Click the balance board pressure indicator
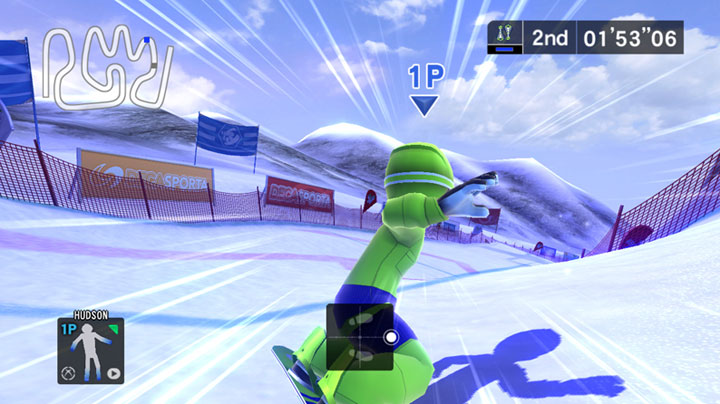Viewport: 720px width, 404px height. click(360, 337)
